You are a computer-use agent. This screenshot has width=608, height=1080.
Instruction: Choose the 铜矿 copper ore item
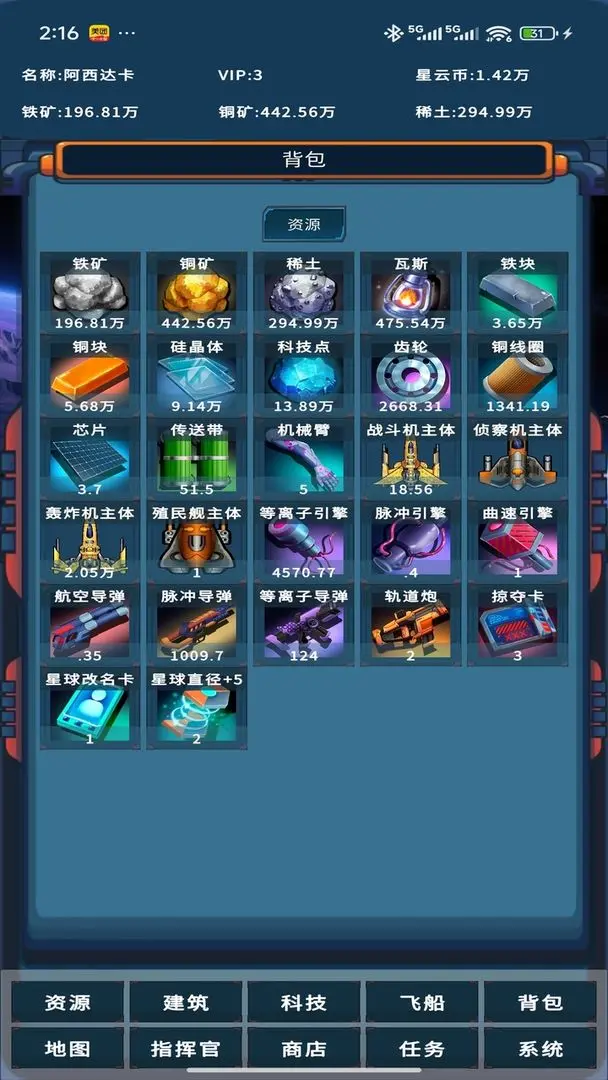tap(197, 292)
